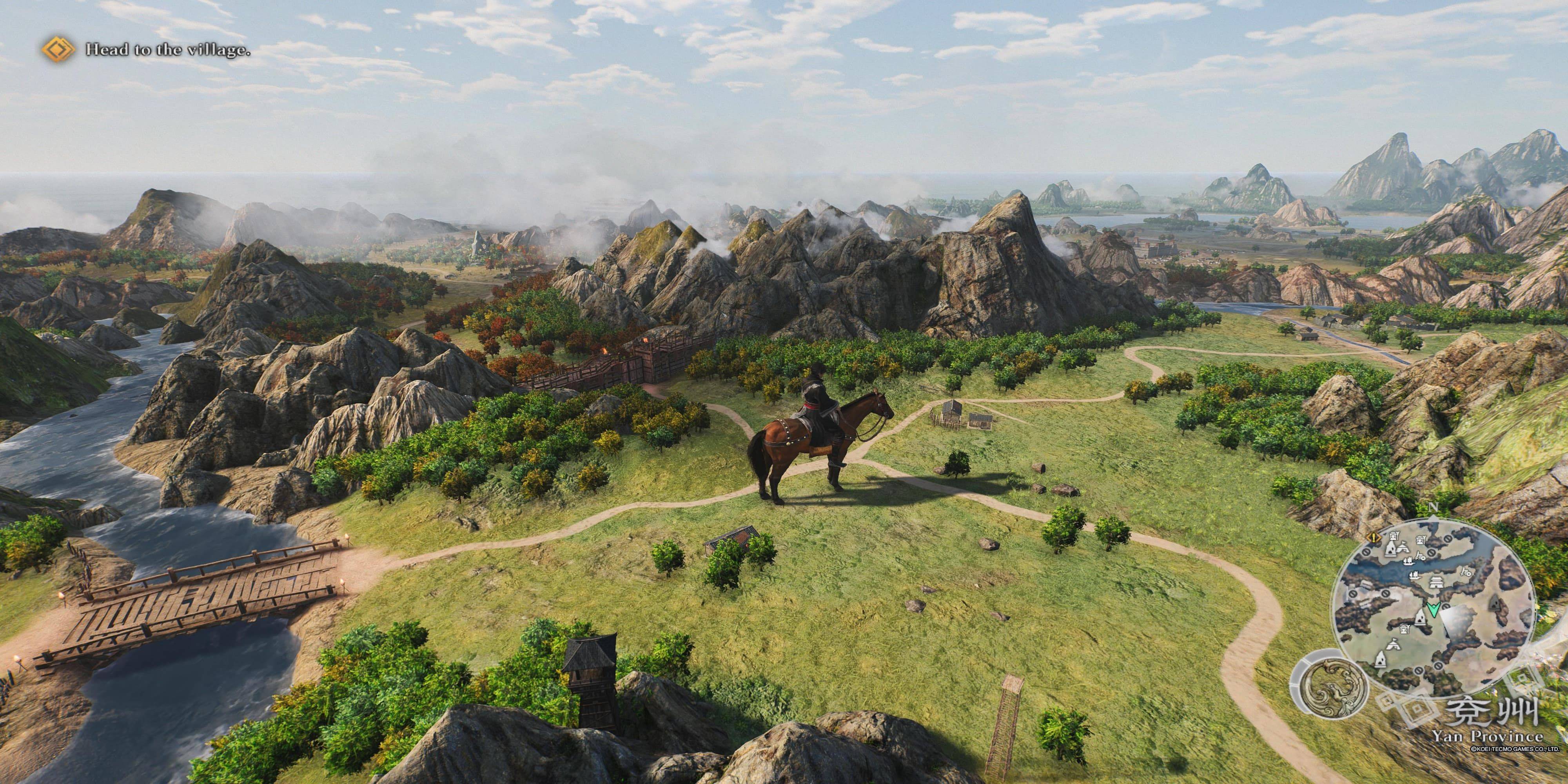The image size is (1568, 784).
Task: Click the lower tent icon on the minimap
Action: click(x=1393, y=644)
